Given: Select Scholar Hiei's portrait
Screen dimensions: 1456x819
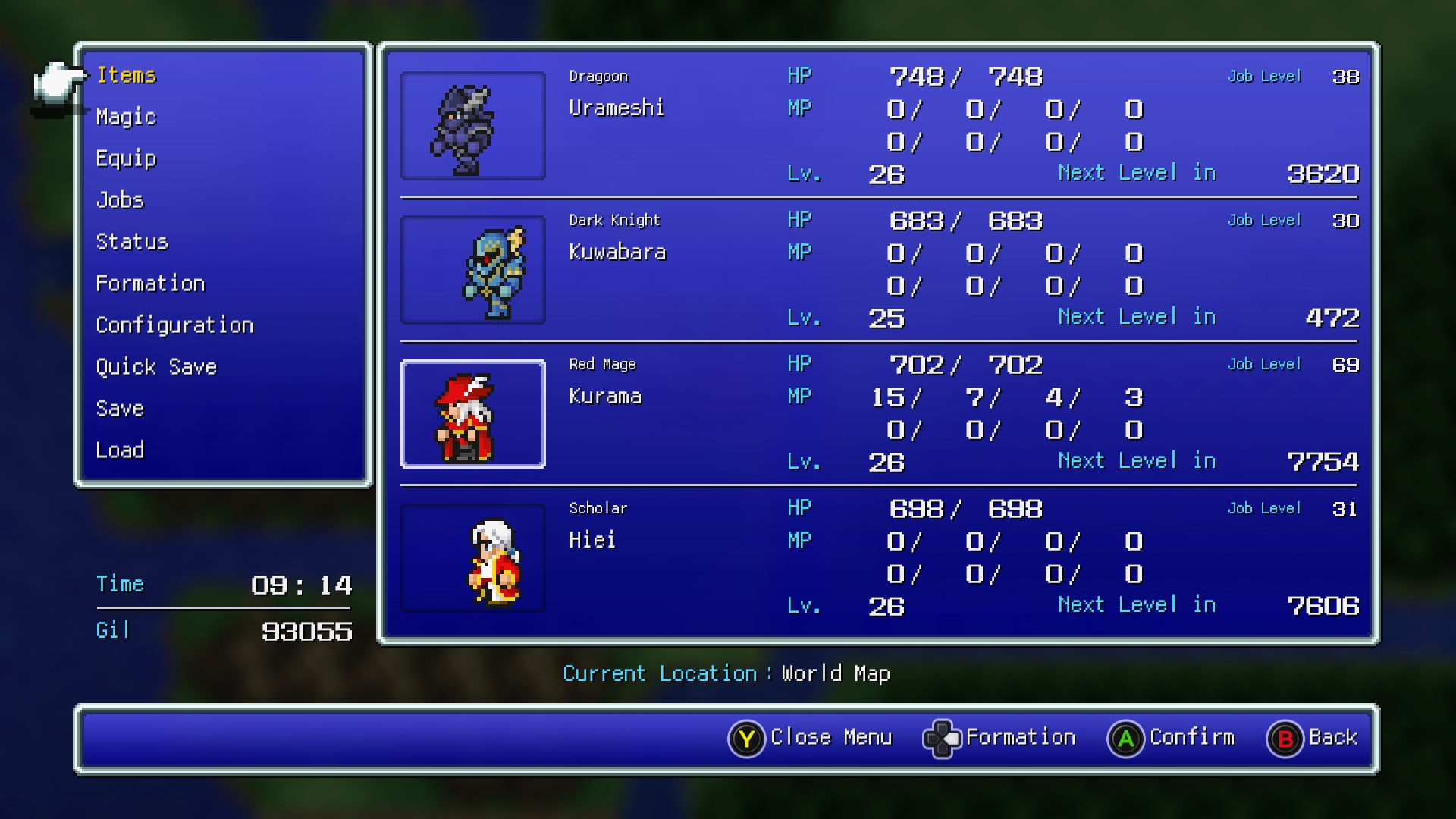Looking at the screenshot, I should (x=472, y=558).
